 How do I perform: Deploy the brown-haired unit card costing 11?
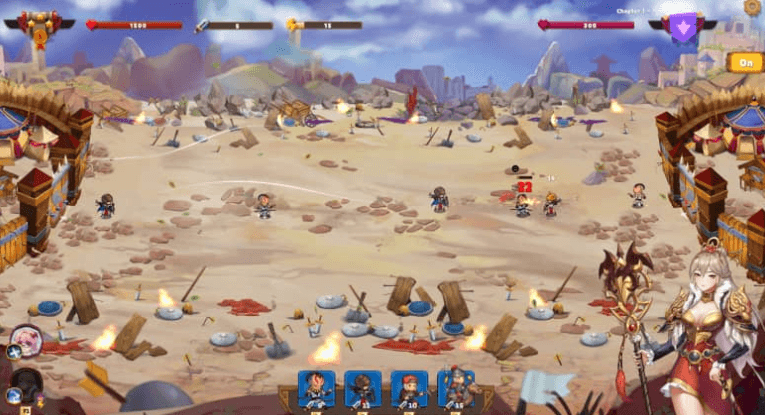click(363, 390)
